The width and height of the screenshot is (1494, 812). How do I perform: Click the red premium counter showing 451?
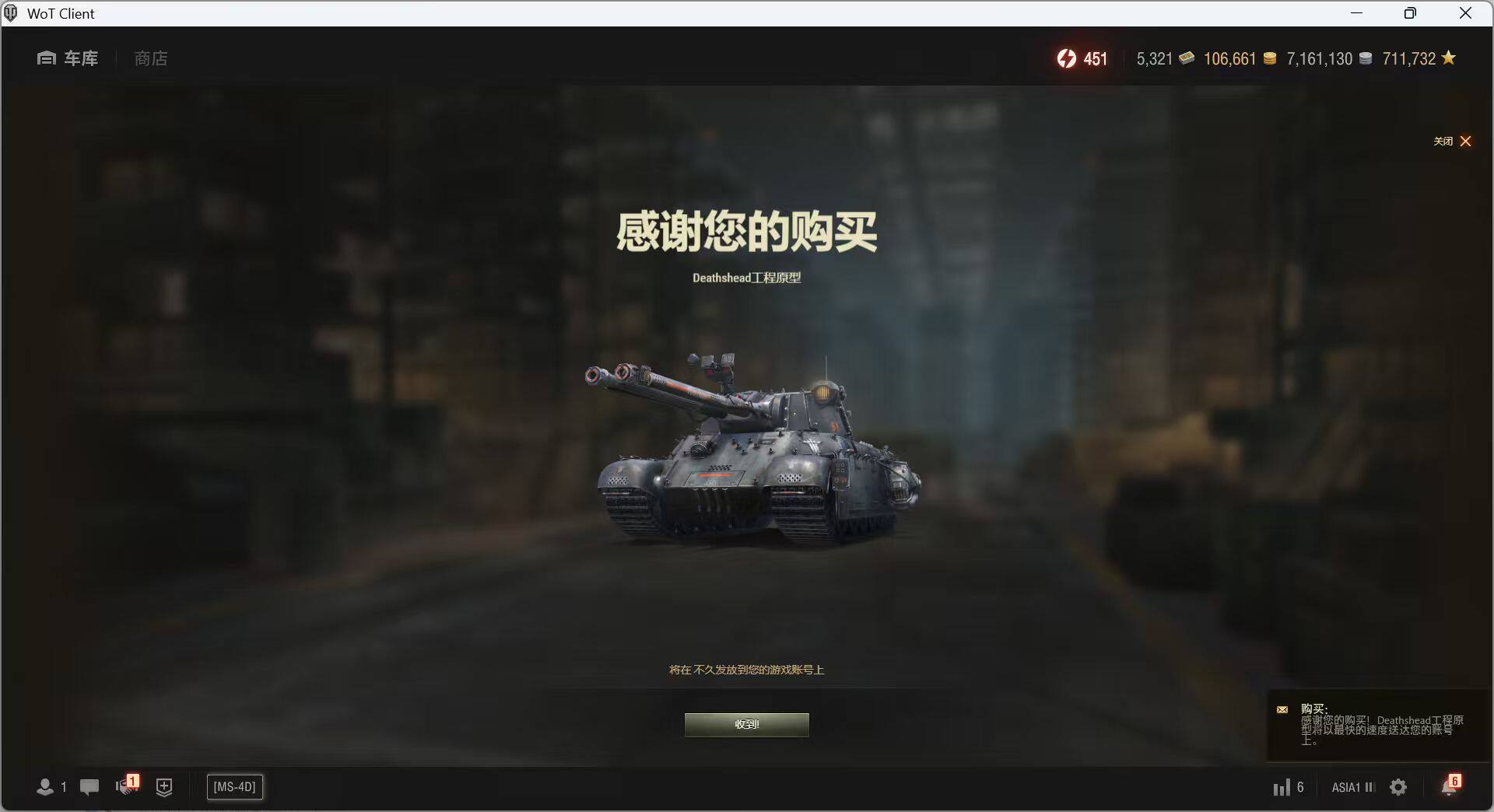(x=1082, y=58)
